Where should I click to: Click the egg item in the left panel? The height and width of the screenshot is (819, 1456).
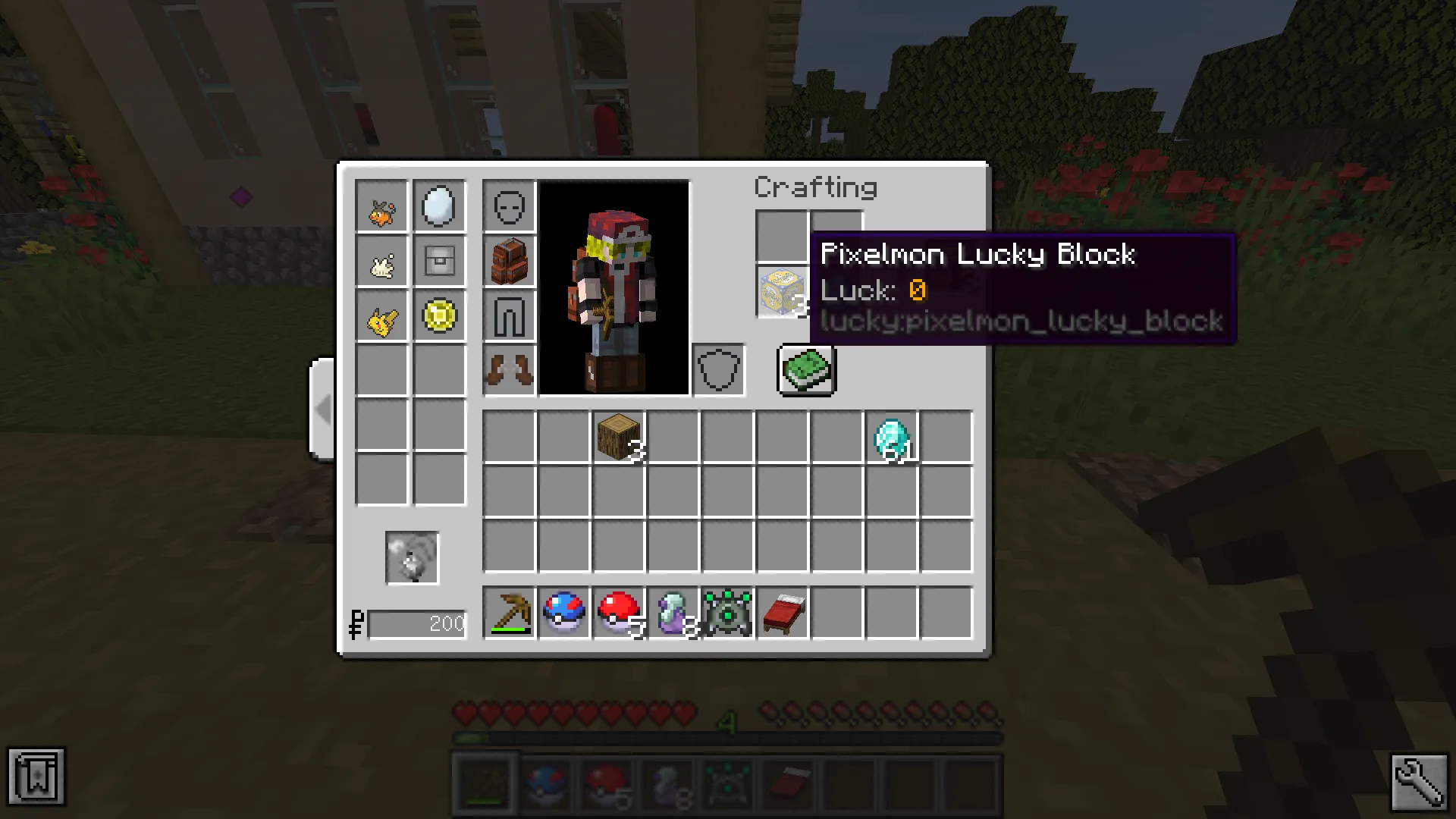(x=440, y=205)
